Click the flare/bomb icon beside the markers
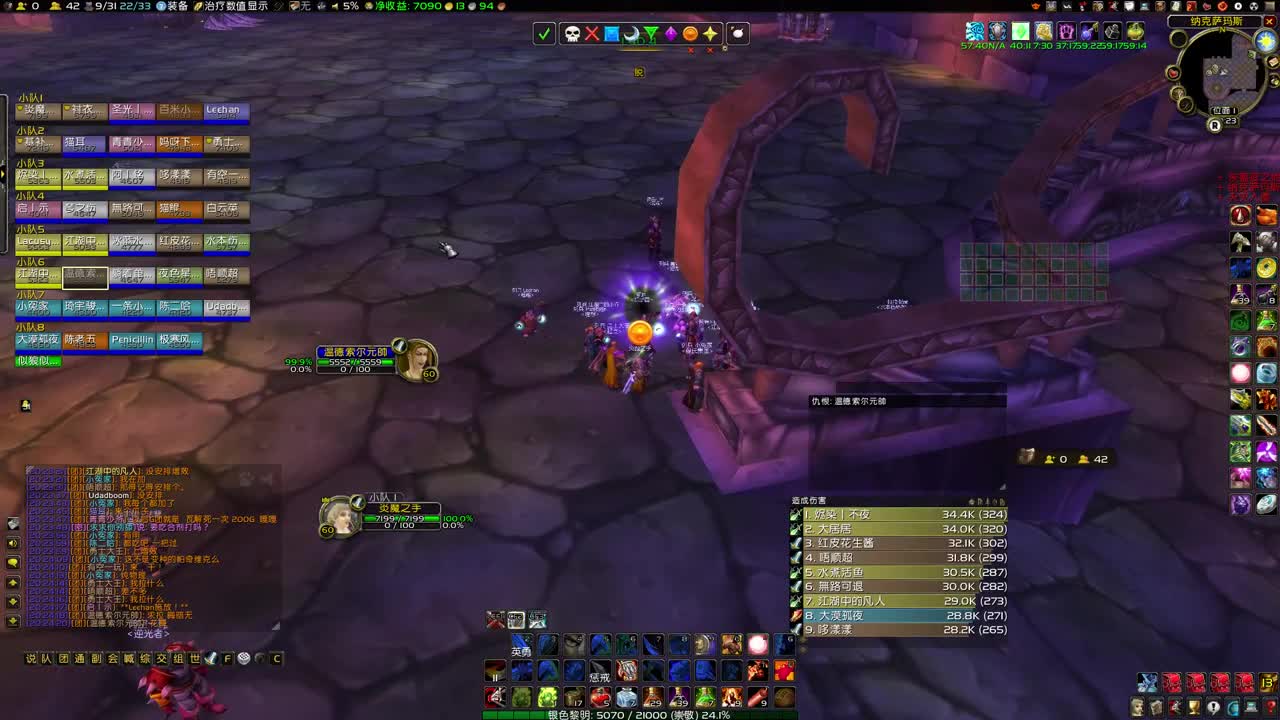1280x720 pixels. (737, 33)
